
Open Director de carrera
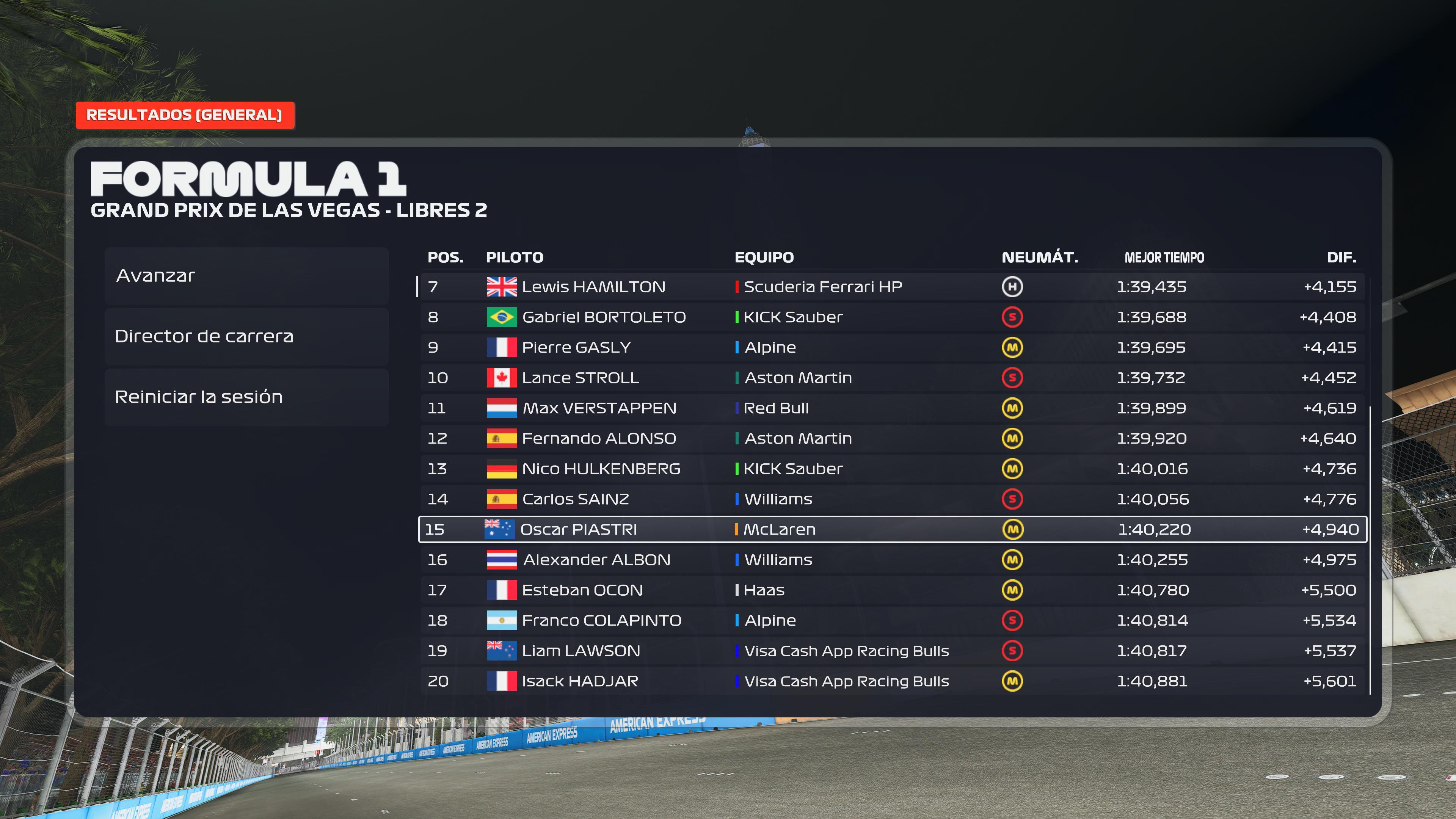pos(246,336)
